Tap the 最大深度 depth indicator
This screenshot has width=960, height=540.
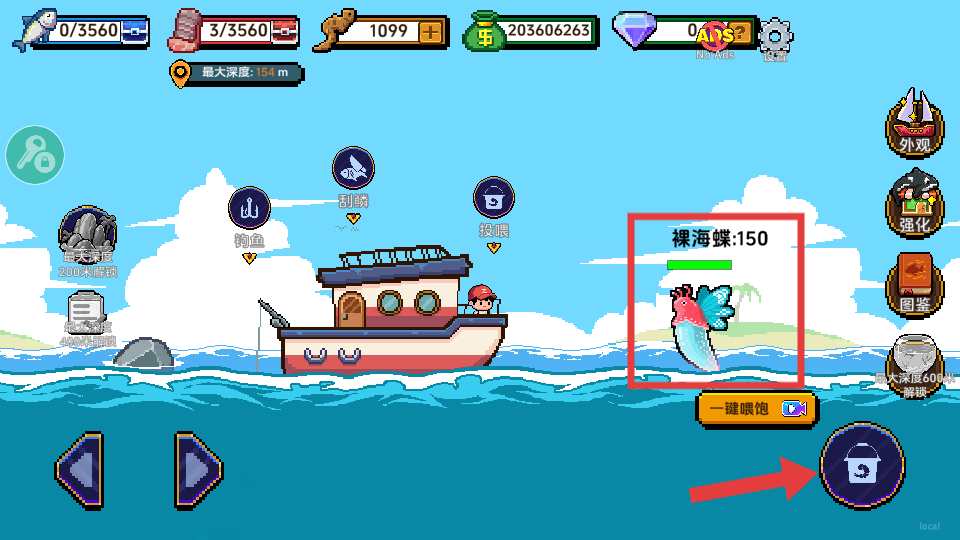237,73
